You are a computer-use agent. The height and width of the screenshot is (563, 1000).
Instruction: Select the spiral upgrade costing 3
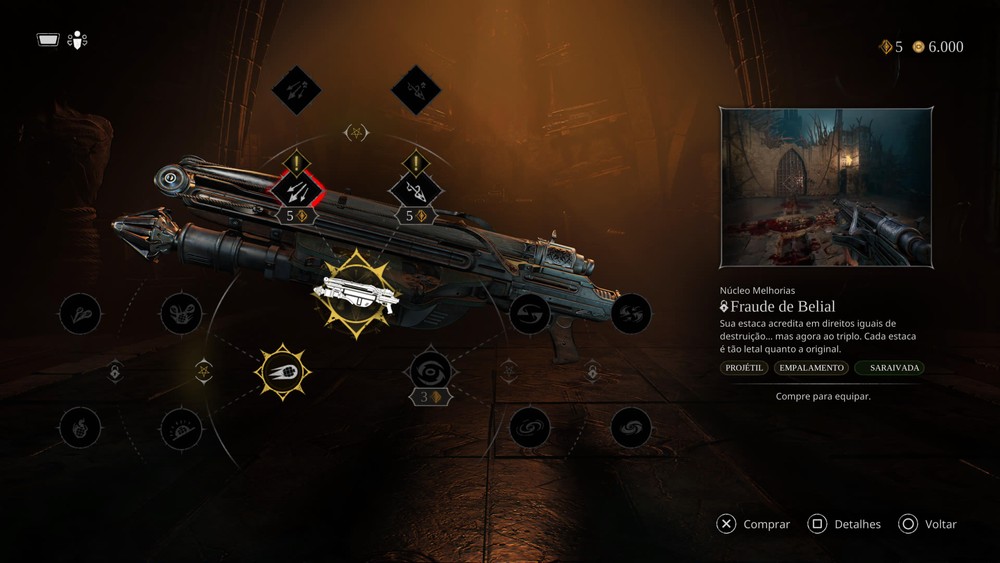[431, 372]
